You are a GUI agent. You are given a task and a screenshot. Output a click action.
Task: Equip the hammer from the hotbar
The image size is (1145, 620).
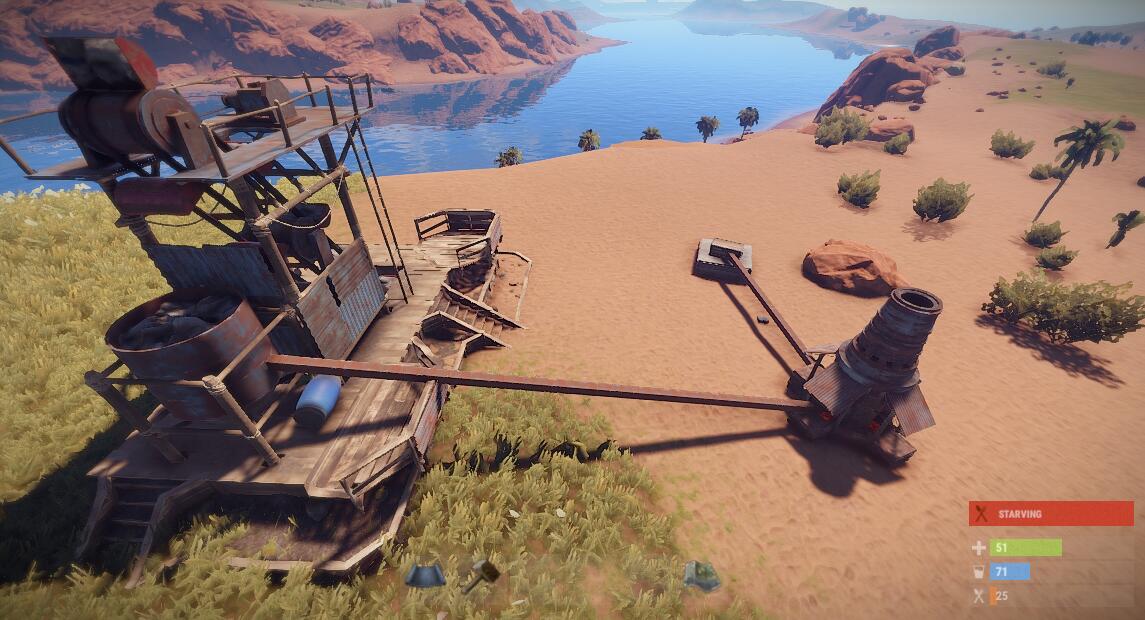pos(480,574)
